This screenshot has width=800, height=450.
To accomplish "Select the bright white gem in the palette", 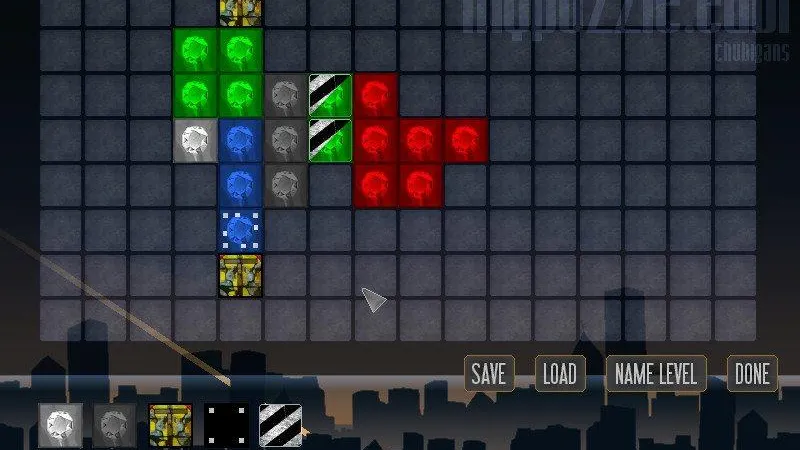I will point(60,425).
